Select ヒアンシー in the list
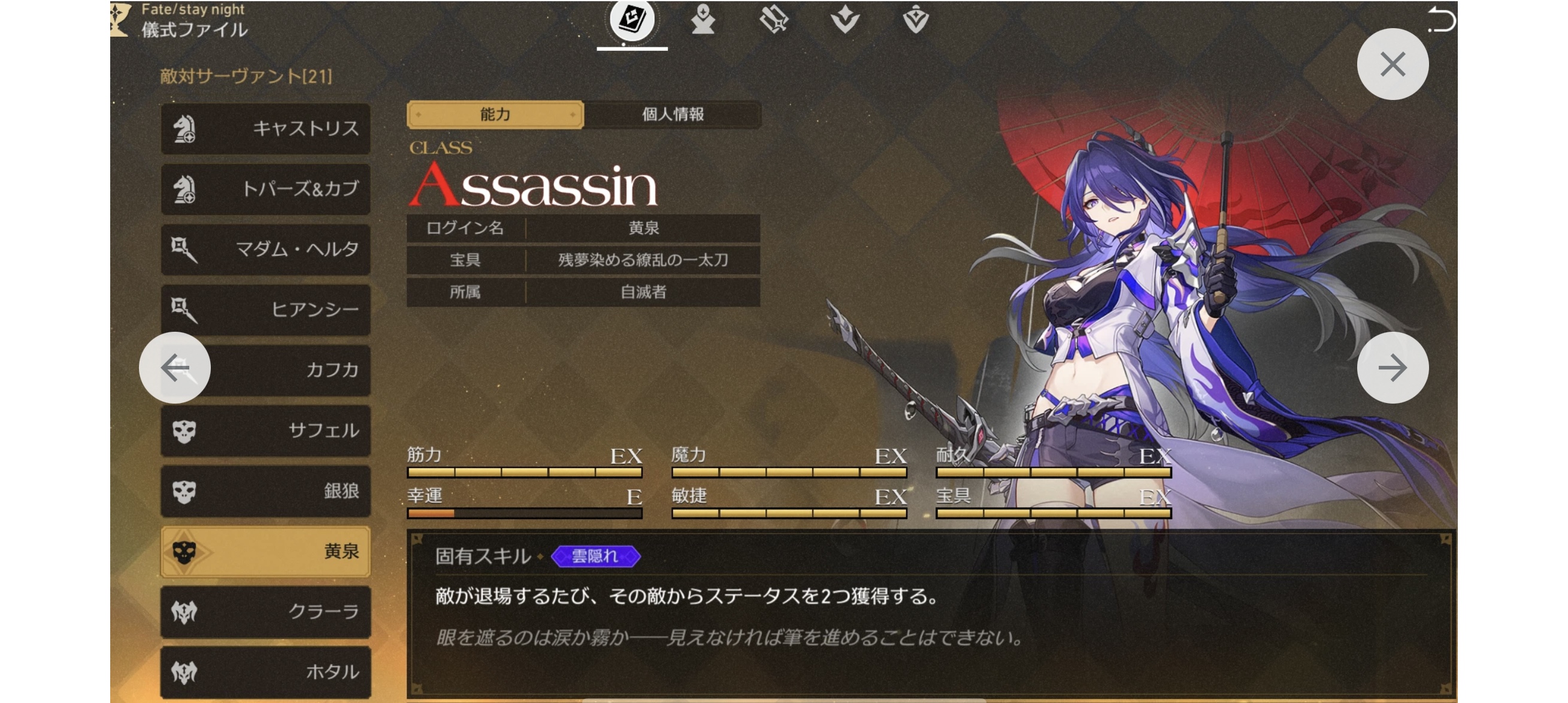 (x=265, y=309)
